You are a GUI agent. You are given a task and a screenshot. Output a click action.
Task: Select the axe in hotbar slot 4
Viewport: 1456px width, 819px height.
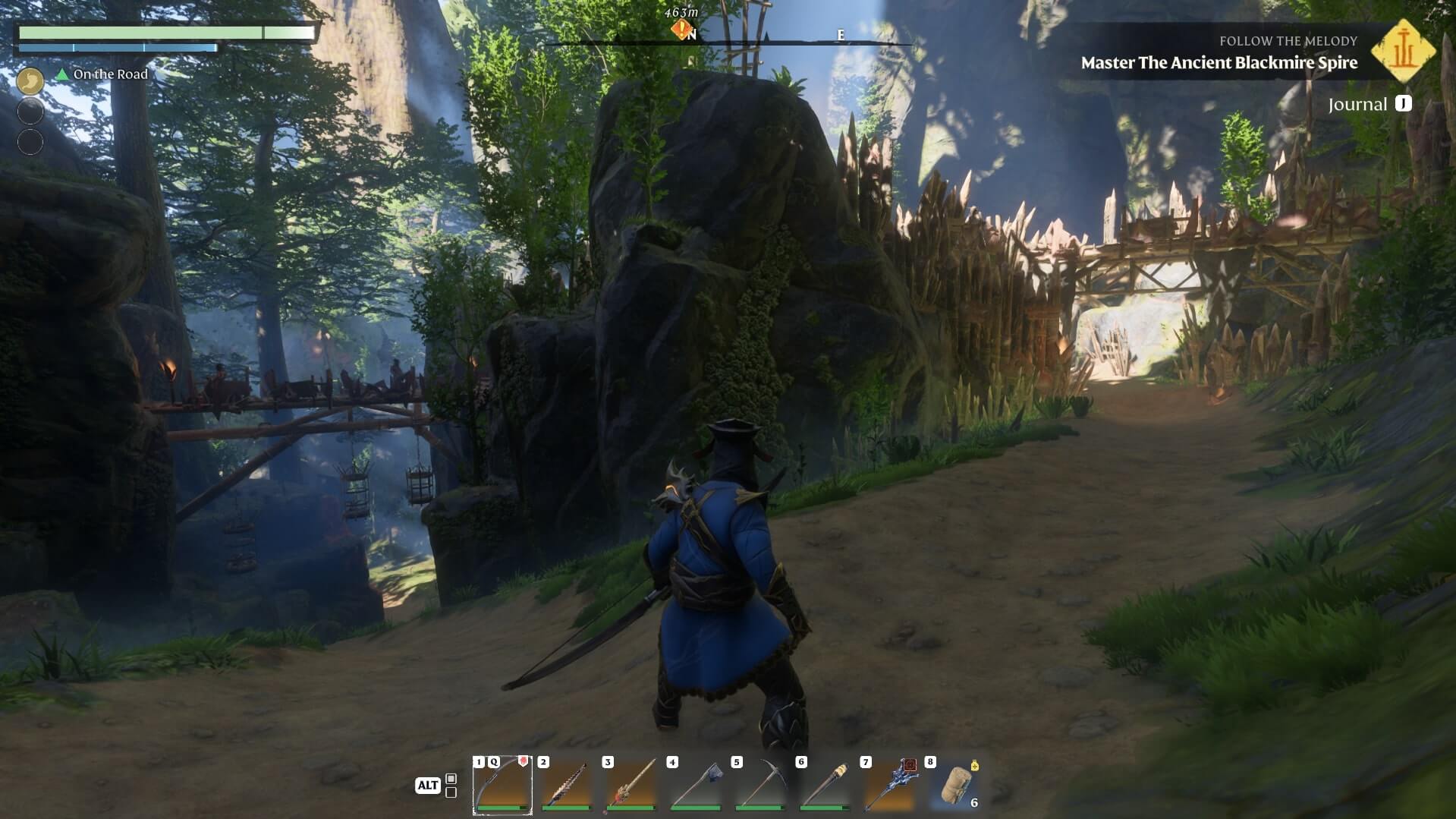pyautogui.click(x=696, y=786)
